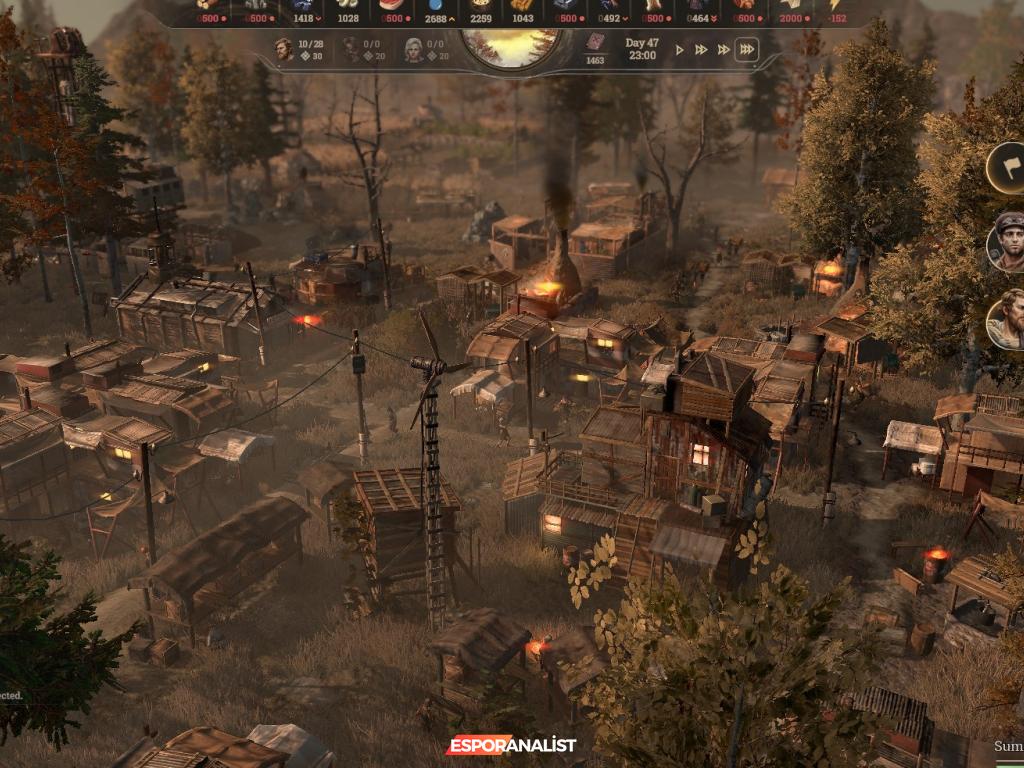
Task: Inspect the blue water drop resource
Action: tap(436, 5)
